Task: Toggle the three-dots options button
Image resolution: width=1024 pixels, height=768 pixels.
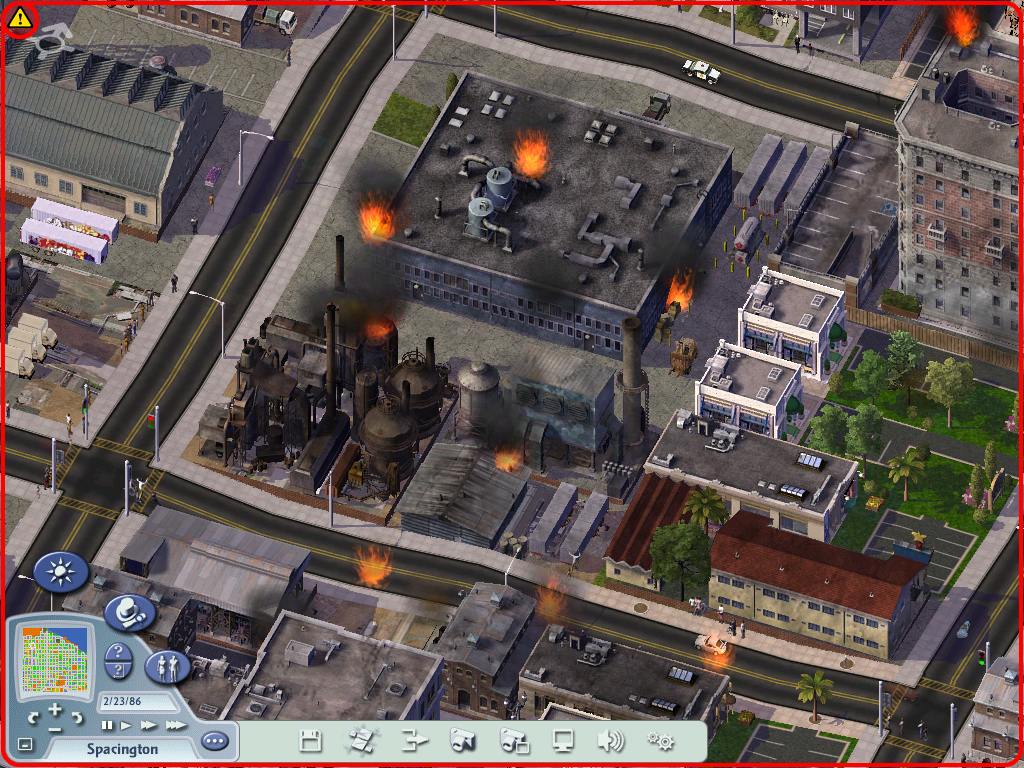Action: (x=214, y=742)
